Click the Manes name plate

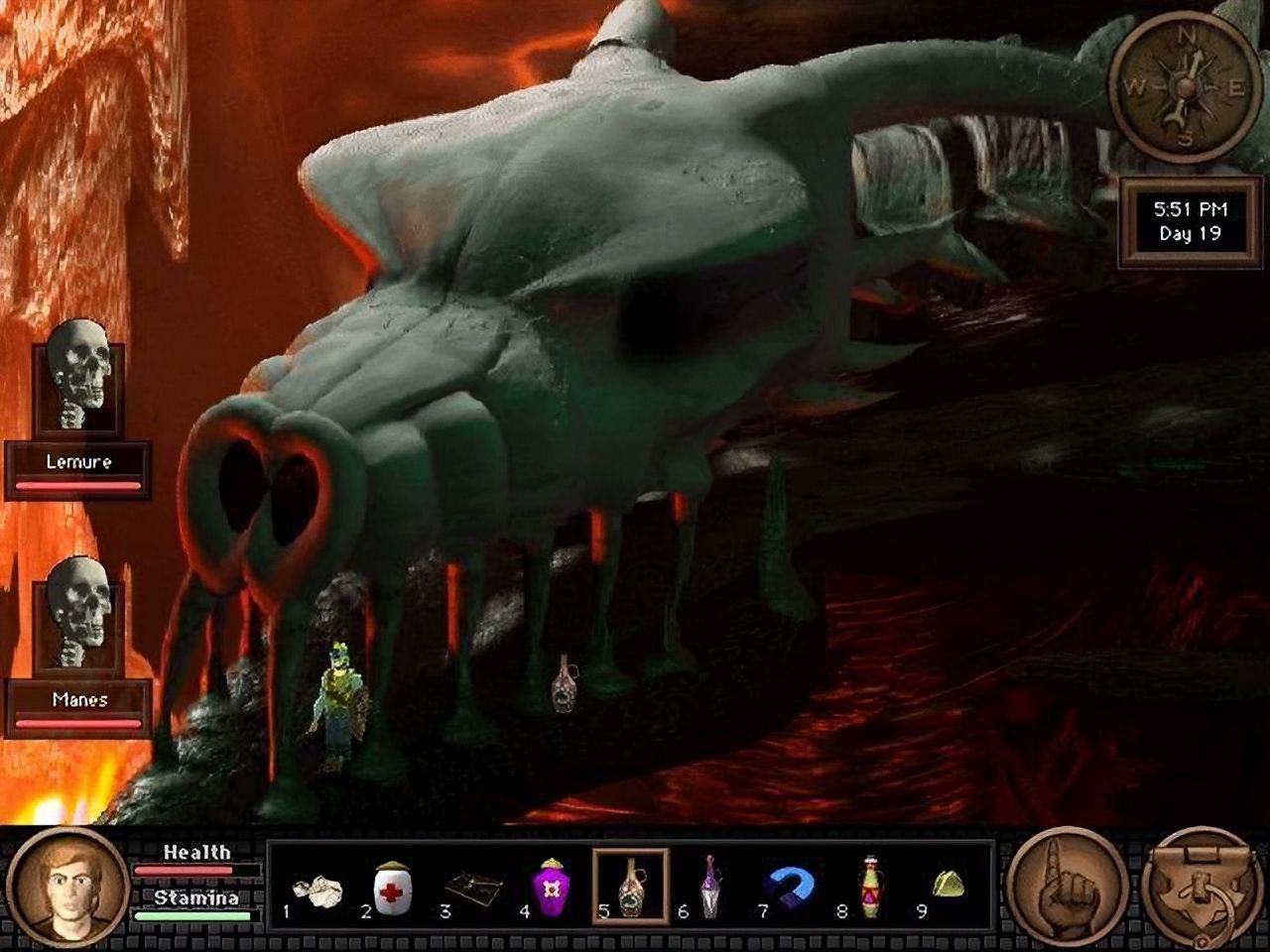[x=78, y=699]
